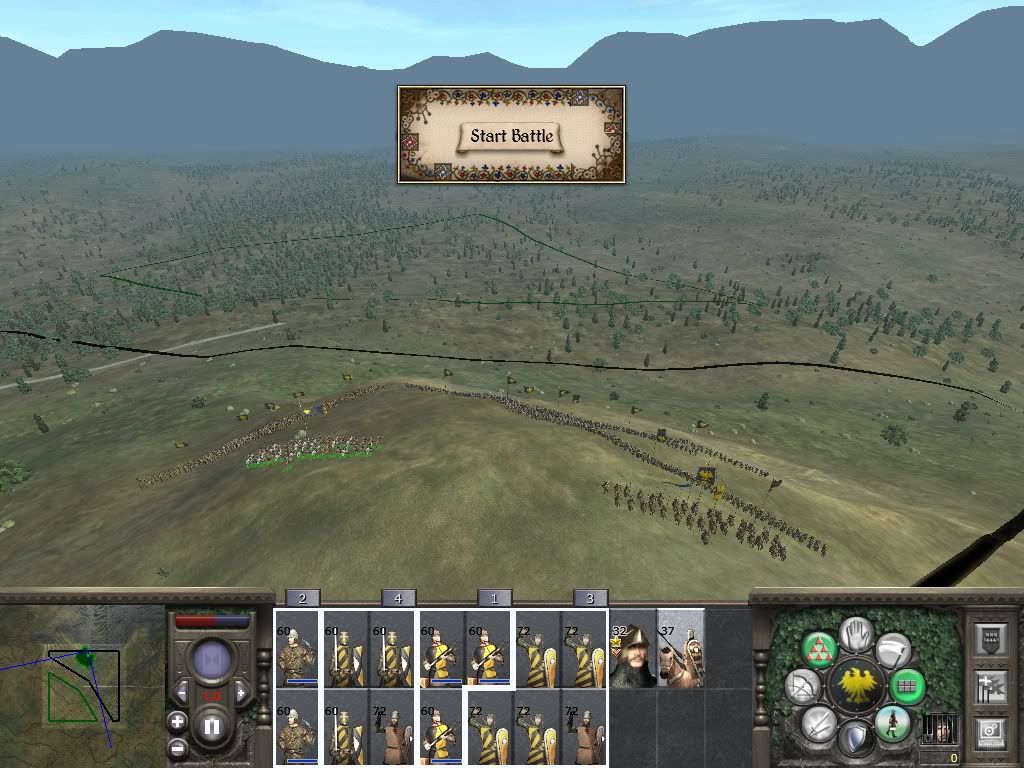Select group tab number 3
The height and width of the screenshot is (768, 1024).
[590, 598]
